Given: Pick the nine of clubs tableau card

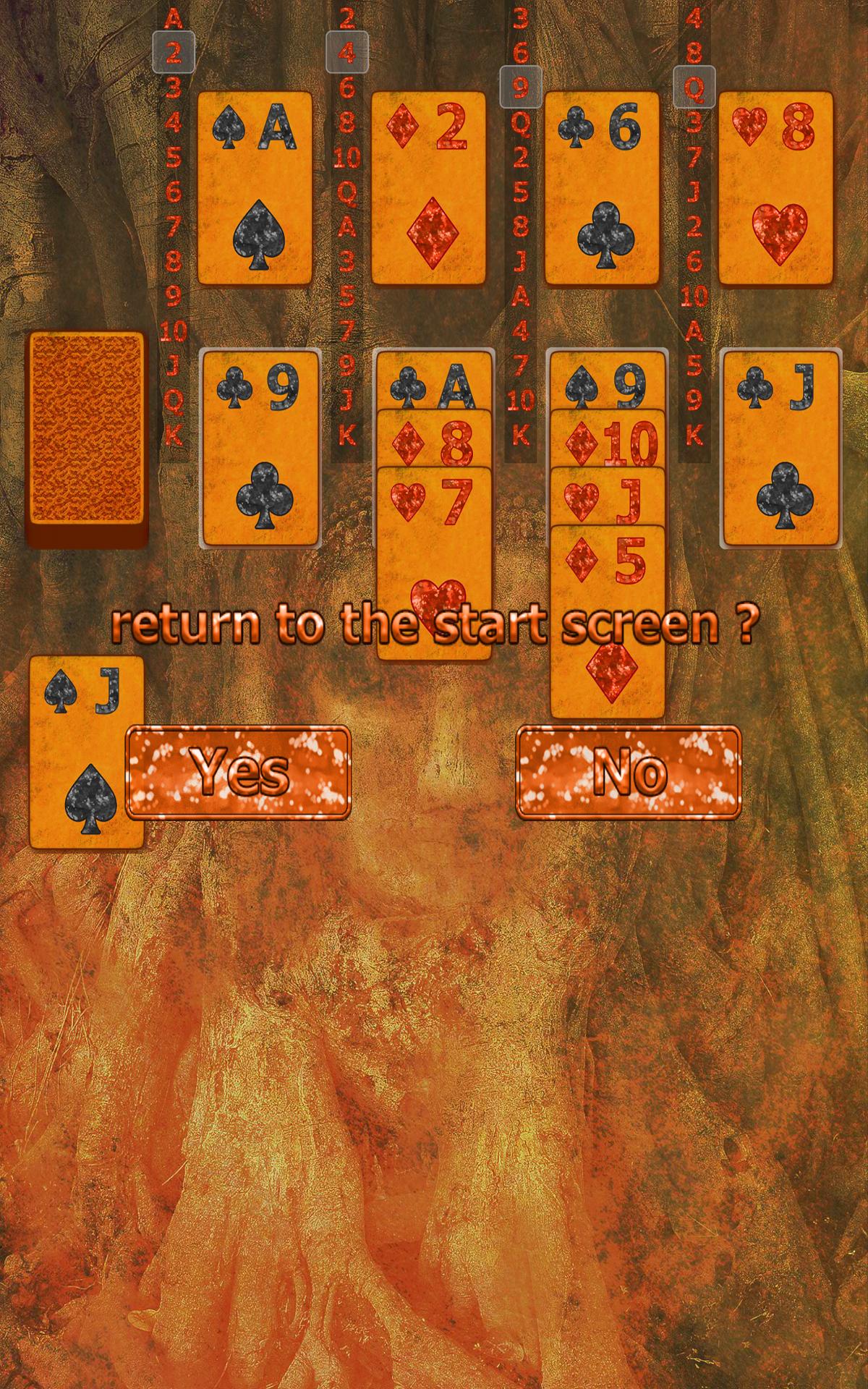Looking at the screenshot, I should [x=260, y=448].
